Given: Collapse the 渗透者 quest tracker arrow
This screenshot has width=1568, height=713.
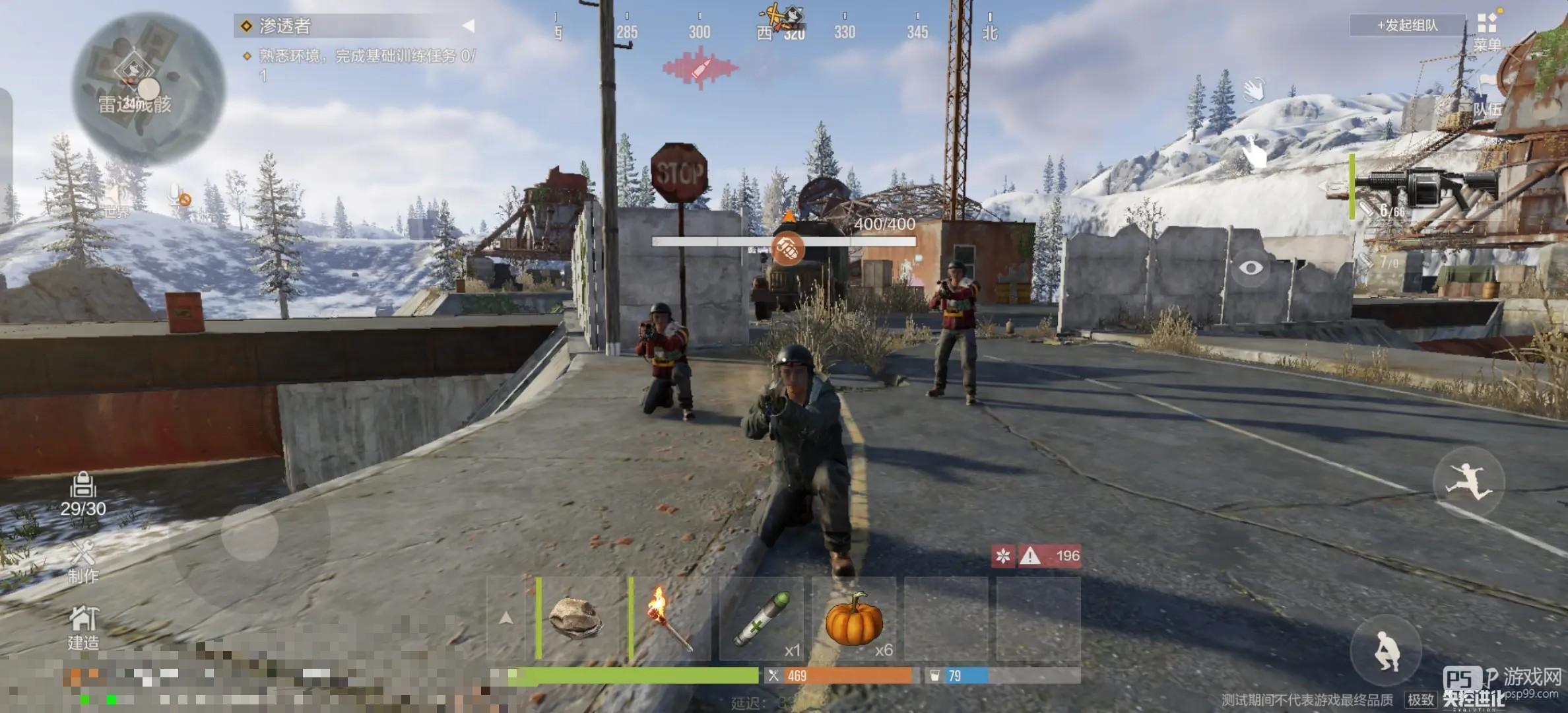Looking at the screenshot, I should pyautogui.click(x=468, y=26).
